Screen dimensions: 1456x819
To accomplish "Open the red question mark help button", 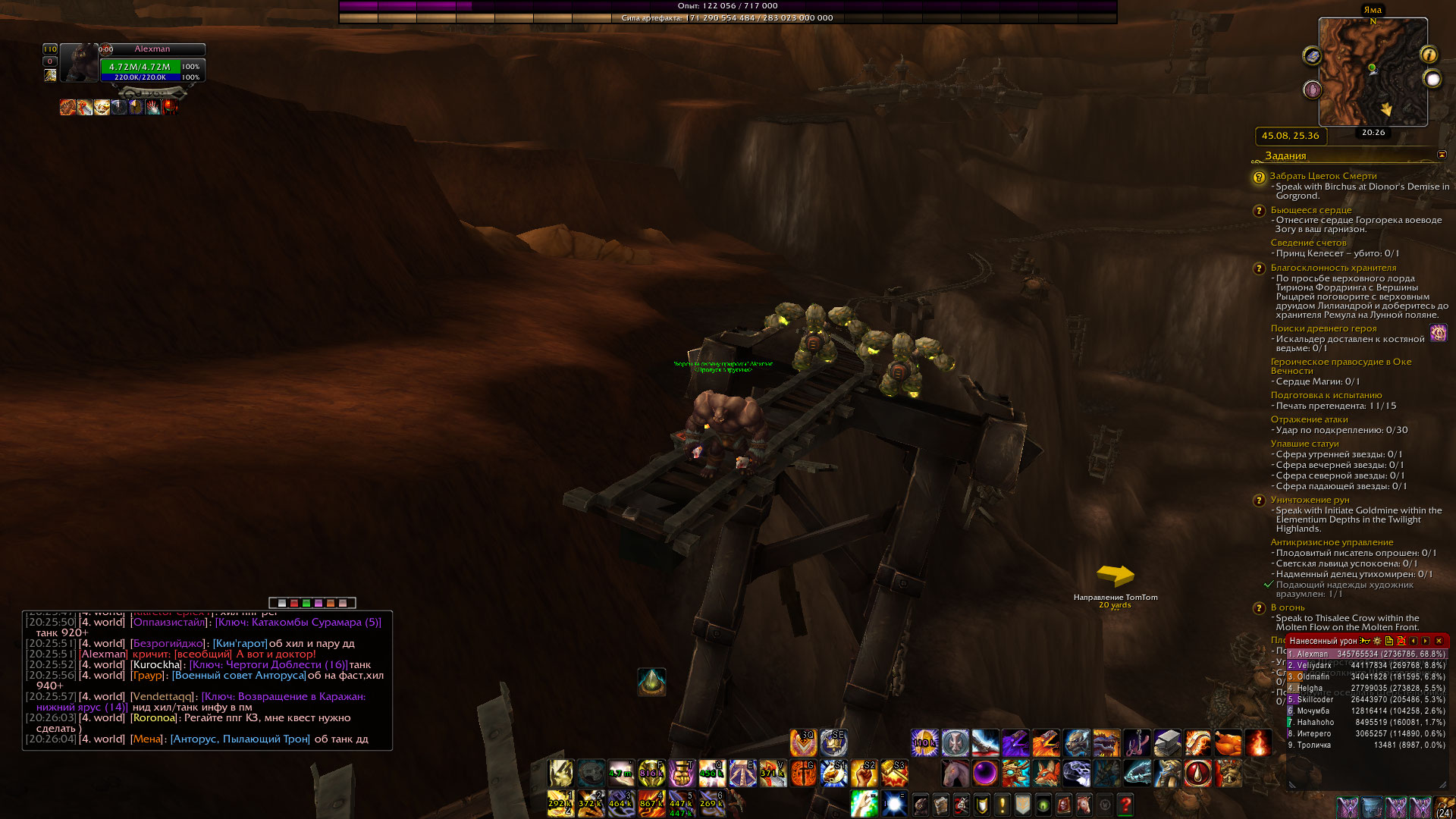I will coord(1125,804).
